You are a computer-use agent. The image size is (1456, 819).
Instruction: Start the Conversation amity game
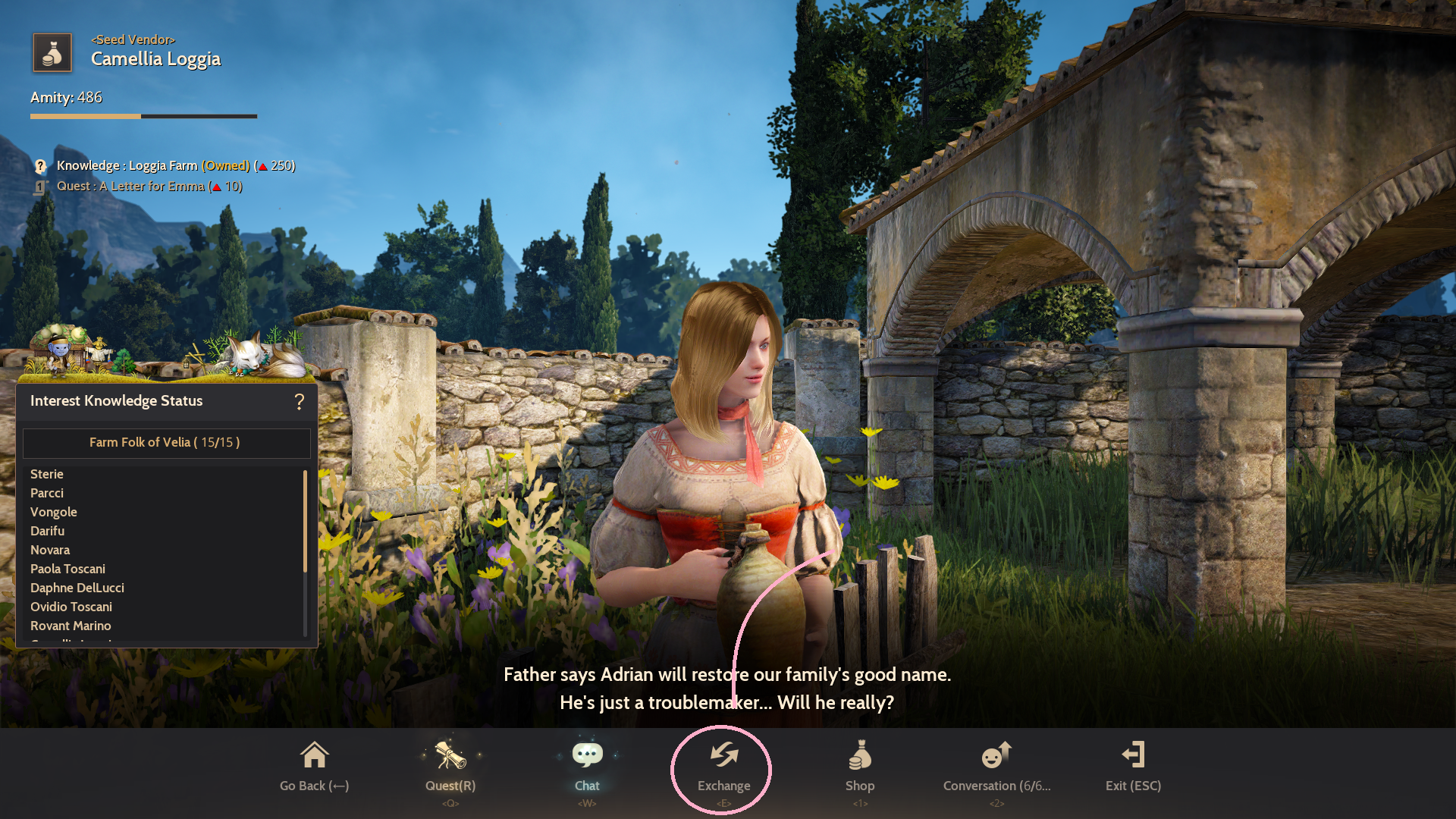click(x=996, y=767)
